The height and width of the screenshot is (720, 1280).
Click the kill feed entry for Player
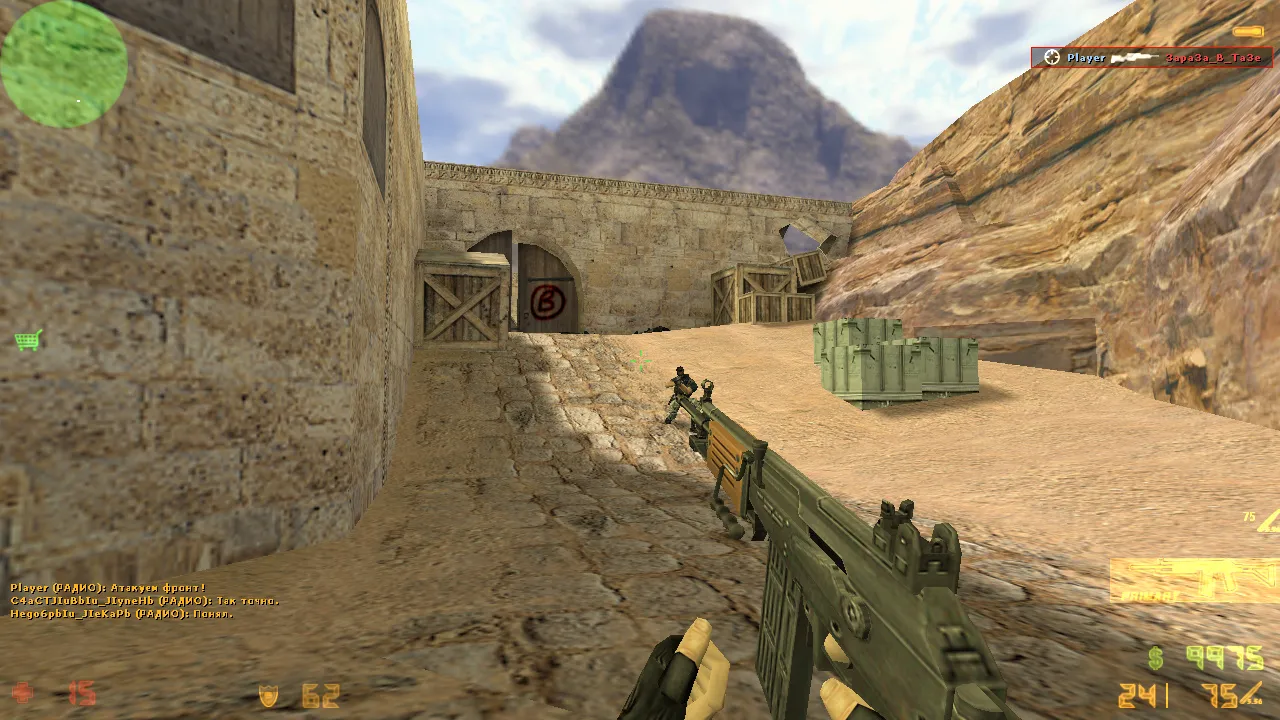tap(1151, 58)
